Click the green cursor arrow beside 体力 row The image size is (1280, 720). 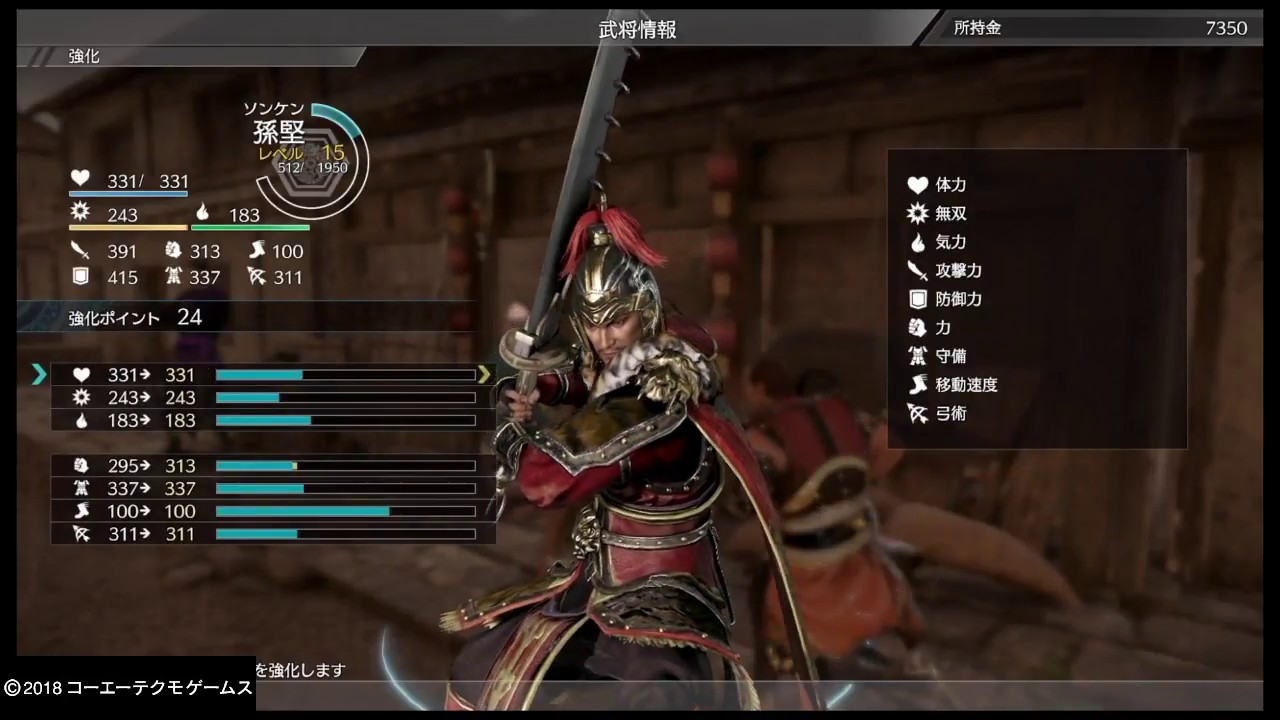pos(39,374)
